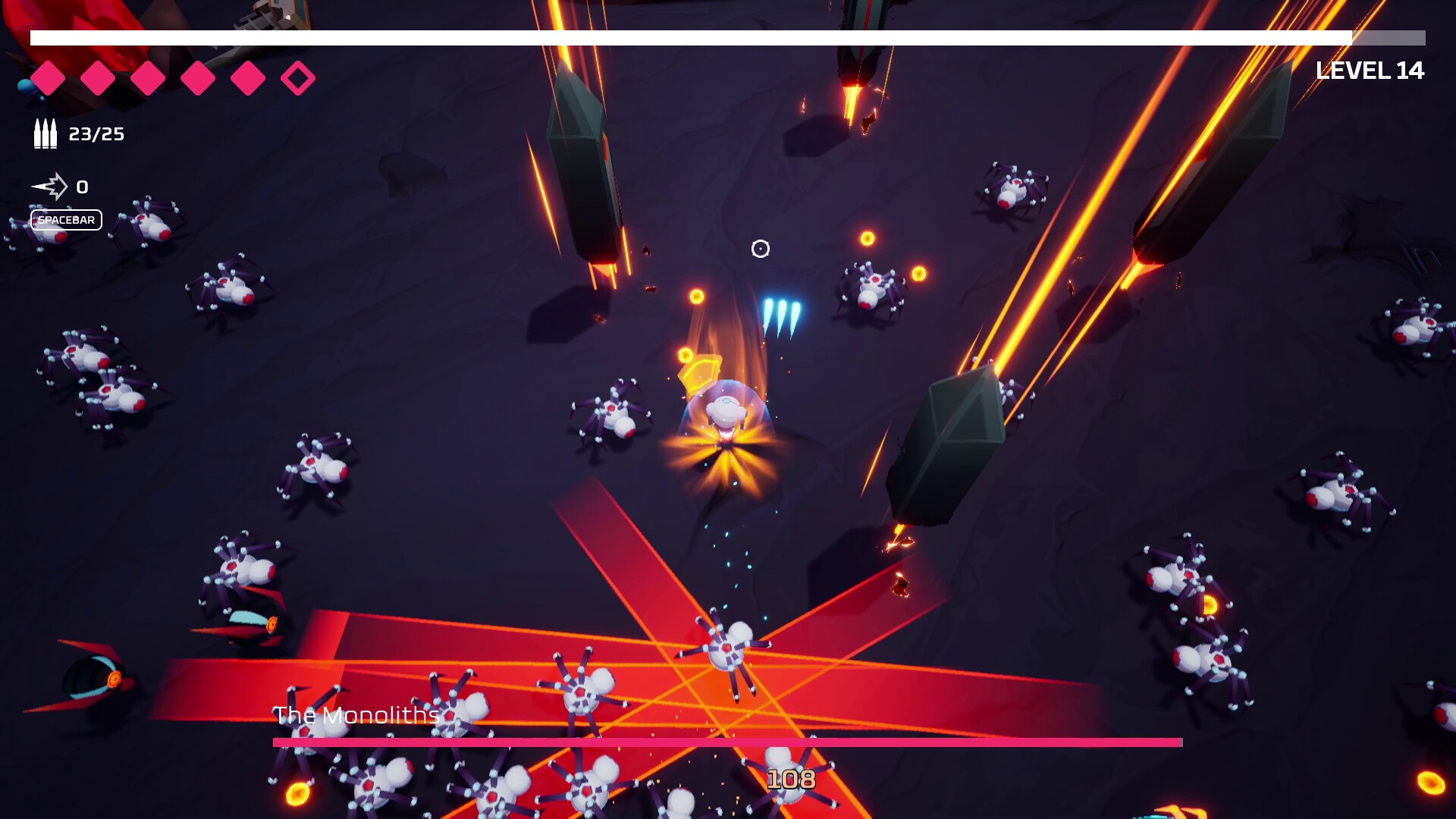Image resolution: width=1456 pixels, height=819 pixels.
Task: Click the aiming crosshair reticle
Action: tap(761, 247)
